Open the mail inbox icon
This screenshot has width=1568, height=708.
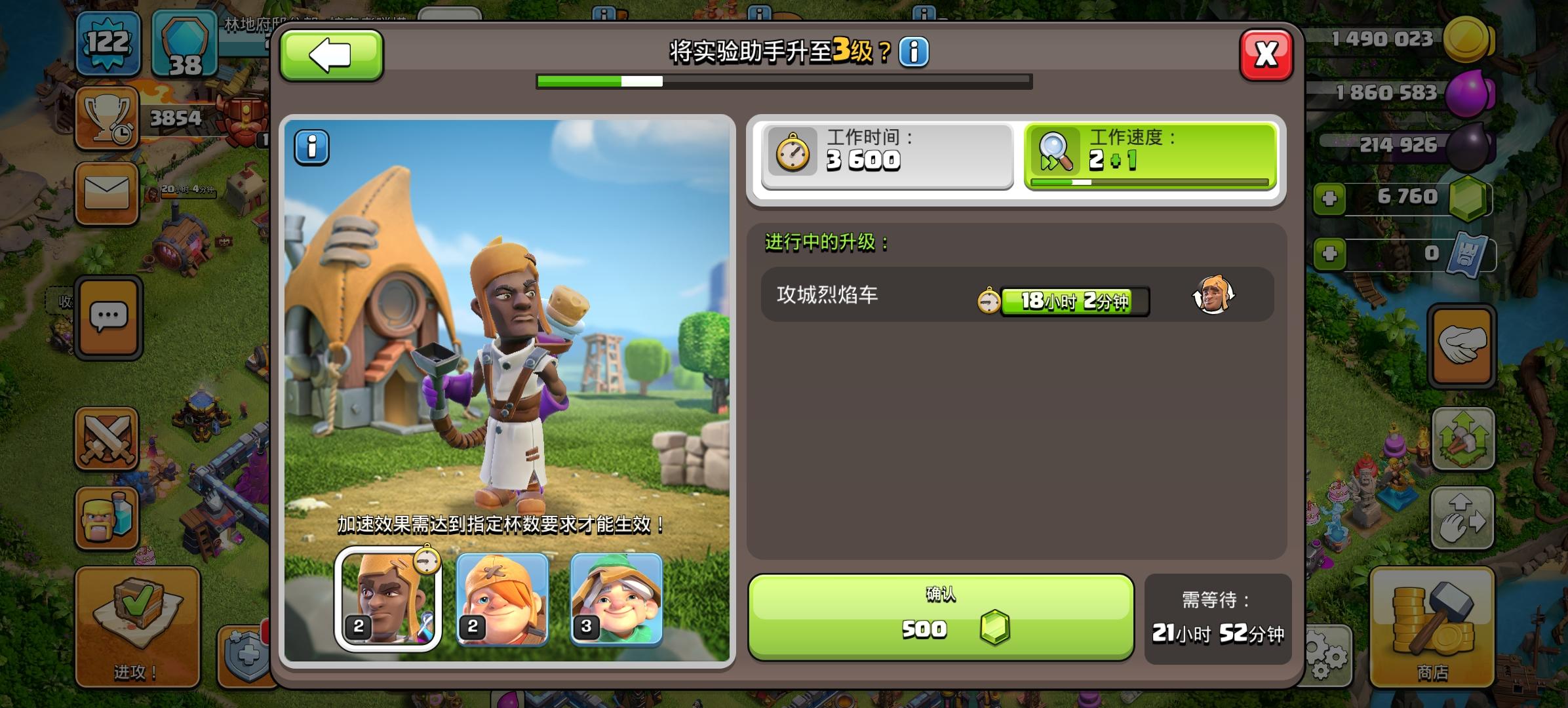108,193
